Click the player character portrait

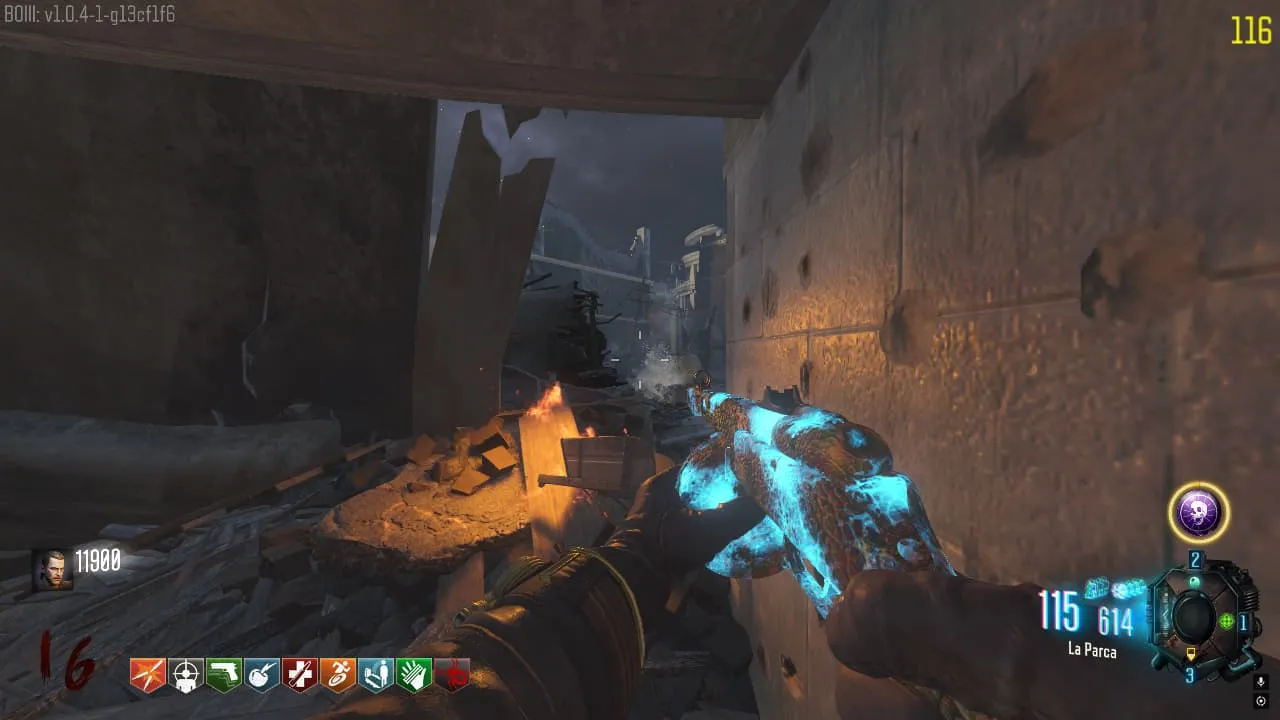coord(51,569)
